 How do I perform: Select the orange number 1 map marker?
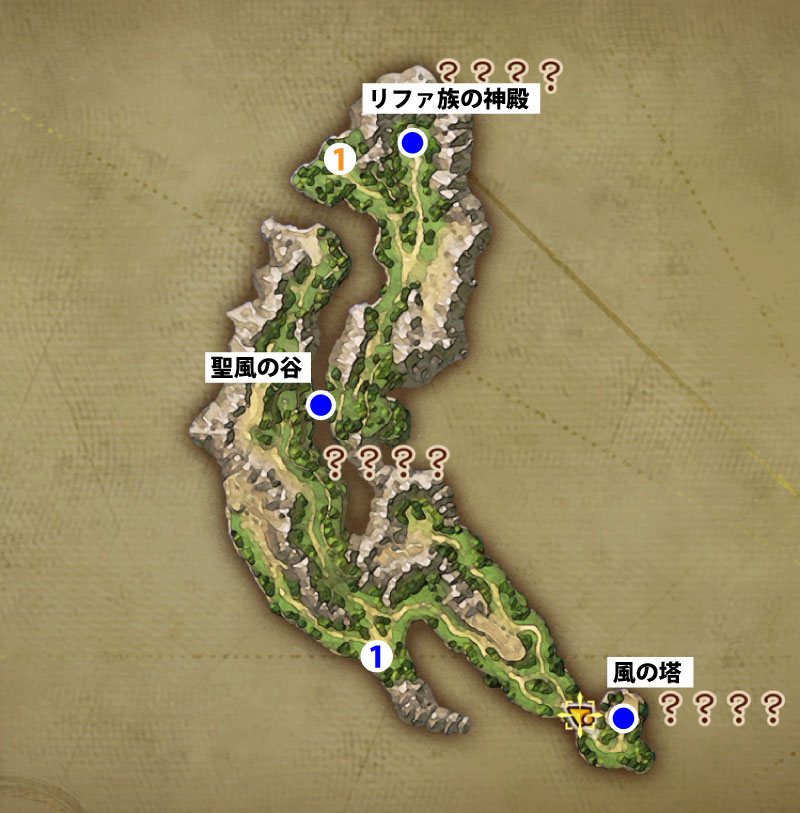click(x=341, y=158)
